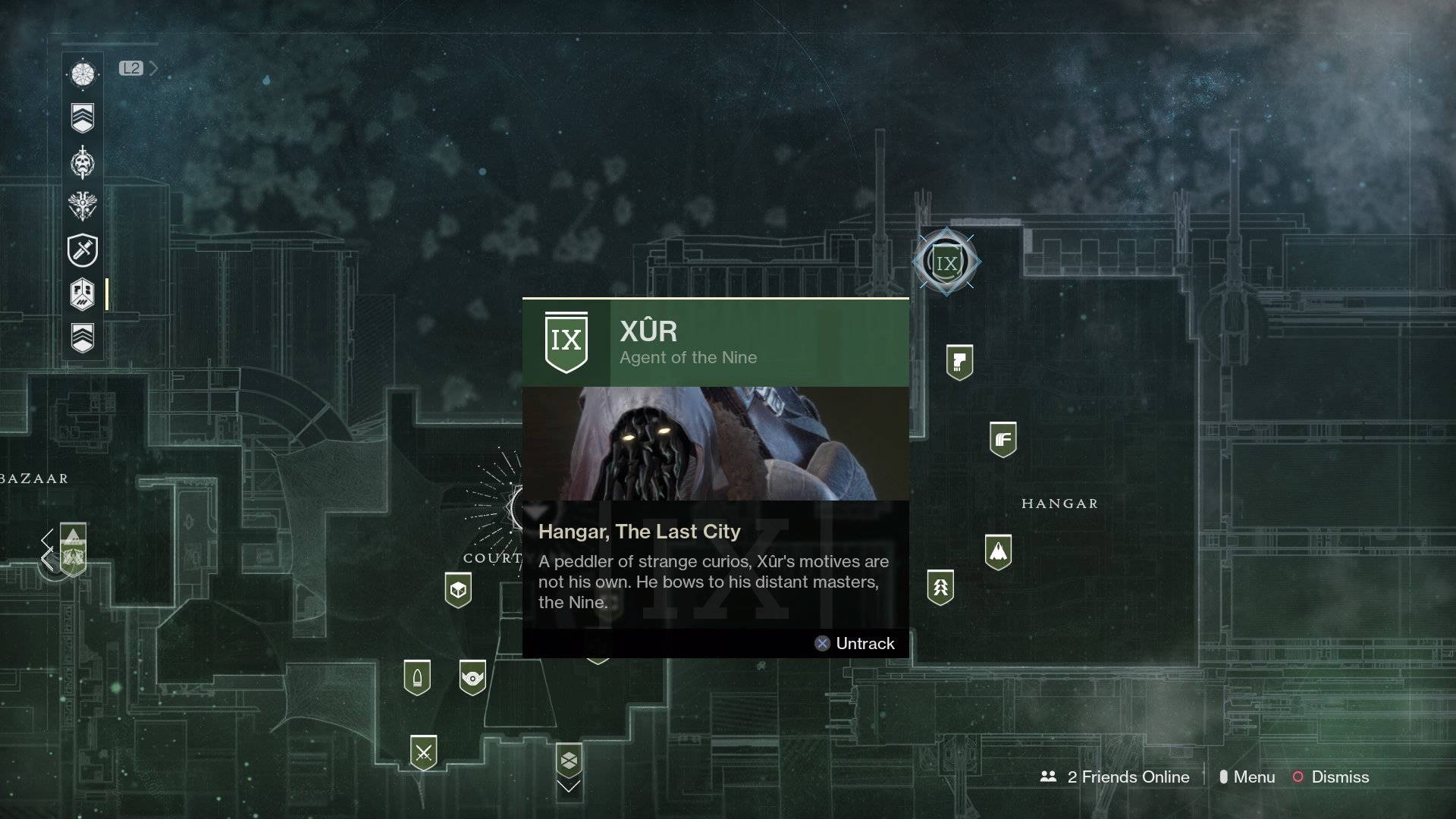The height and width of the screenshot is (819, 1456).
Task: Open the Vanguard shield-and-sword sidebar icon
Action: click(x=83, y=251)
